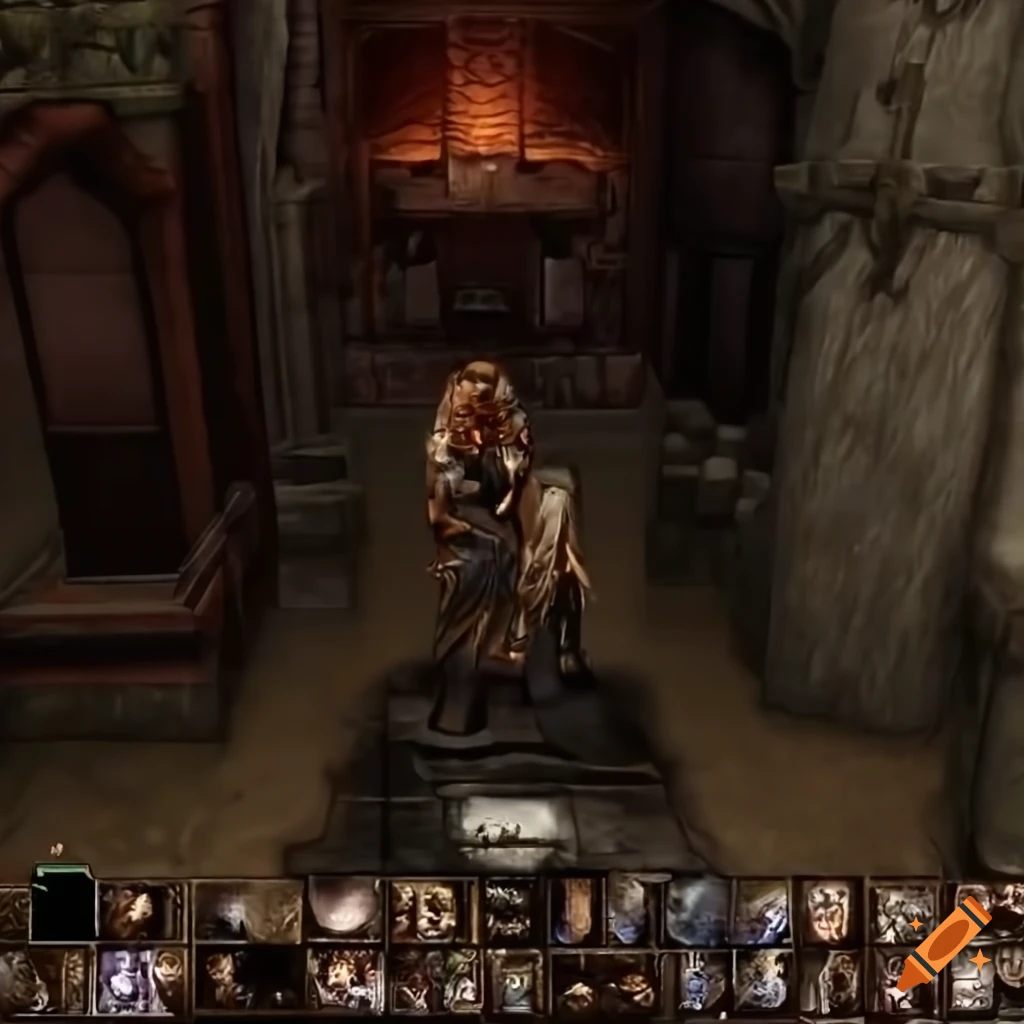Select the black slot with green tab

tap(63, 905)
